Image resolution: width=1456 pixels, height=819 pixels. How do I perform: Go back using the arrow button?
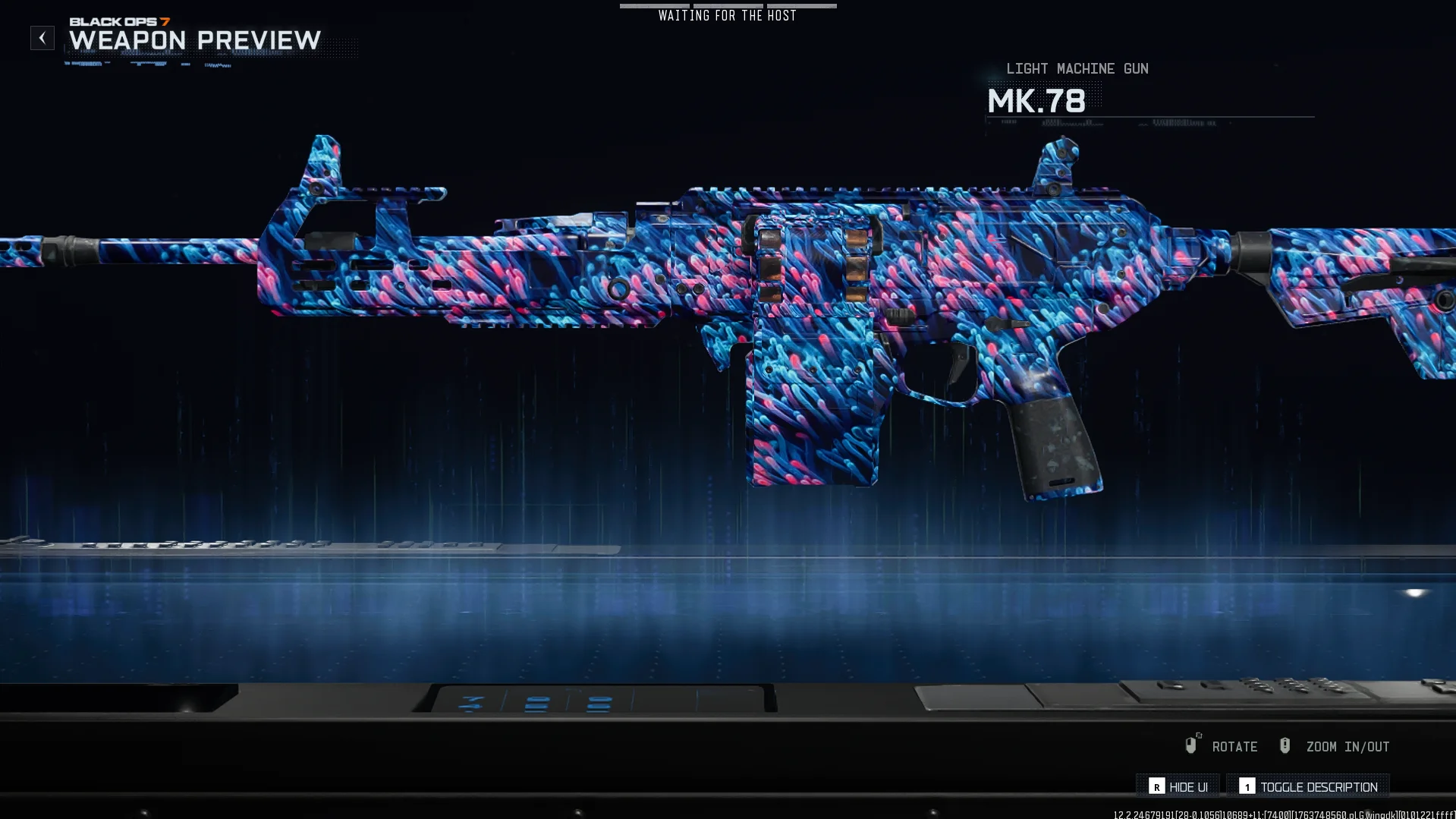[x=42, y=38]
